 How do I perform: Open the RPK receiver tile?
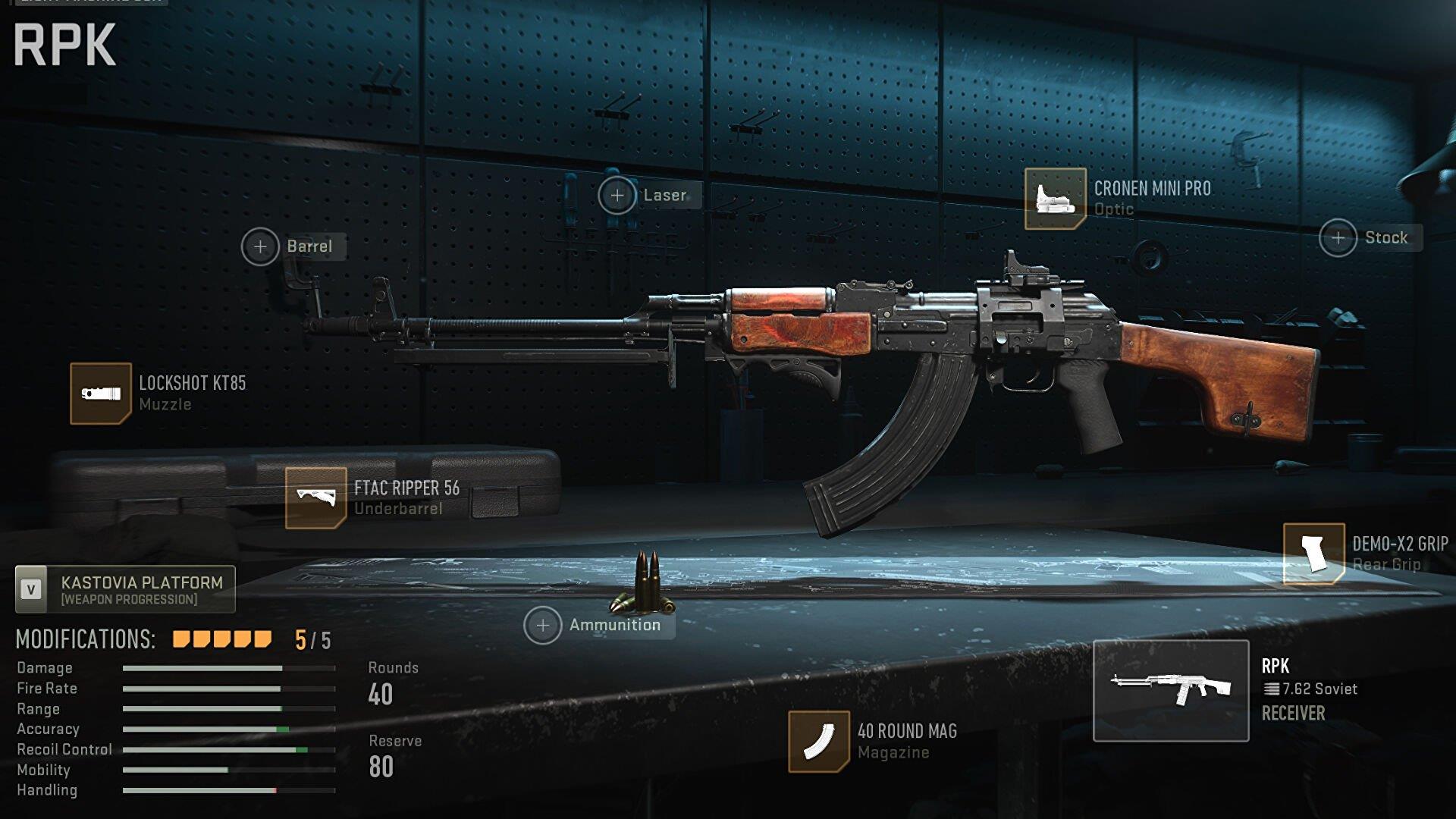click(1170, 690)
